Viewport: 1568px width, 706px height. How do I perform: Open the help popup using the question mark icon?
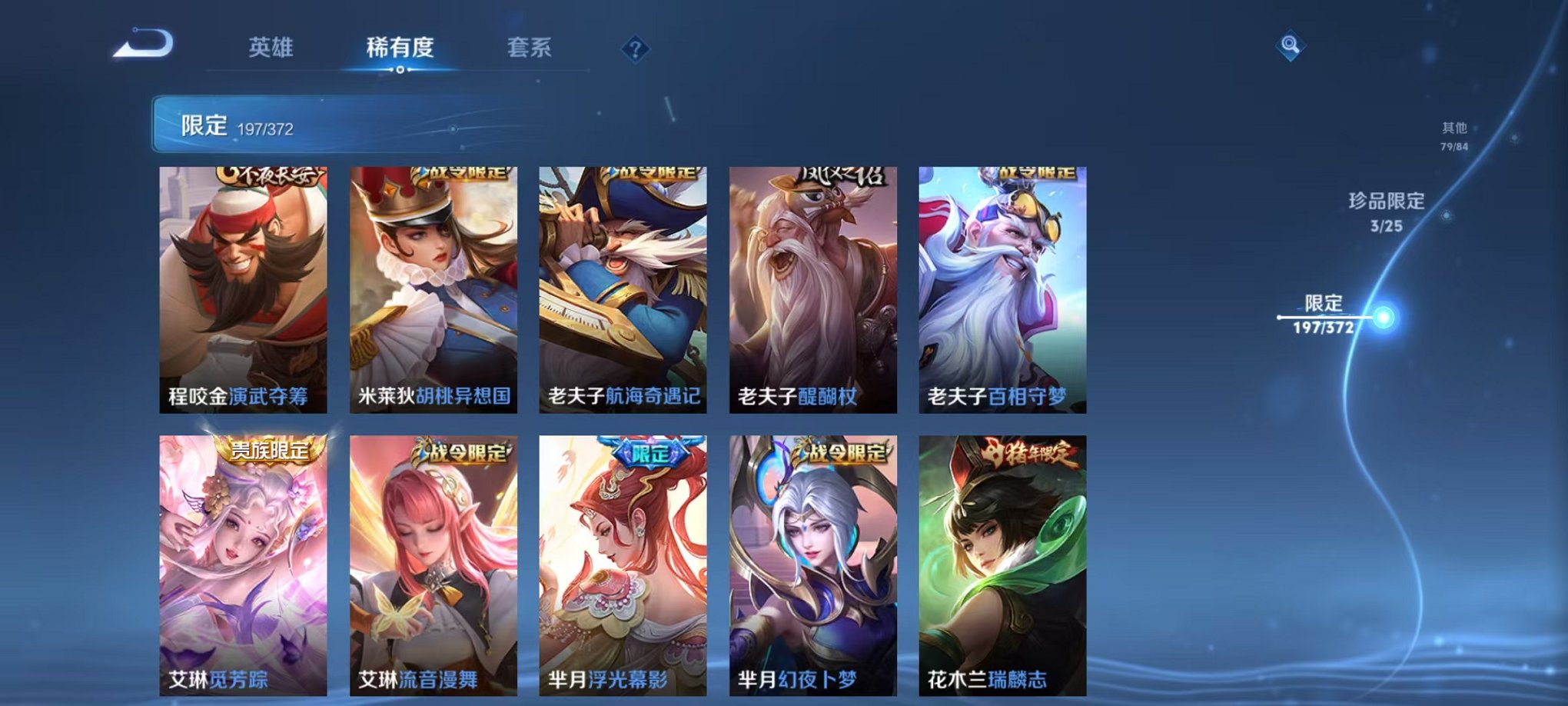[634, 48]
